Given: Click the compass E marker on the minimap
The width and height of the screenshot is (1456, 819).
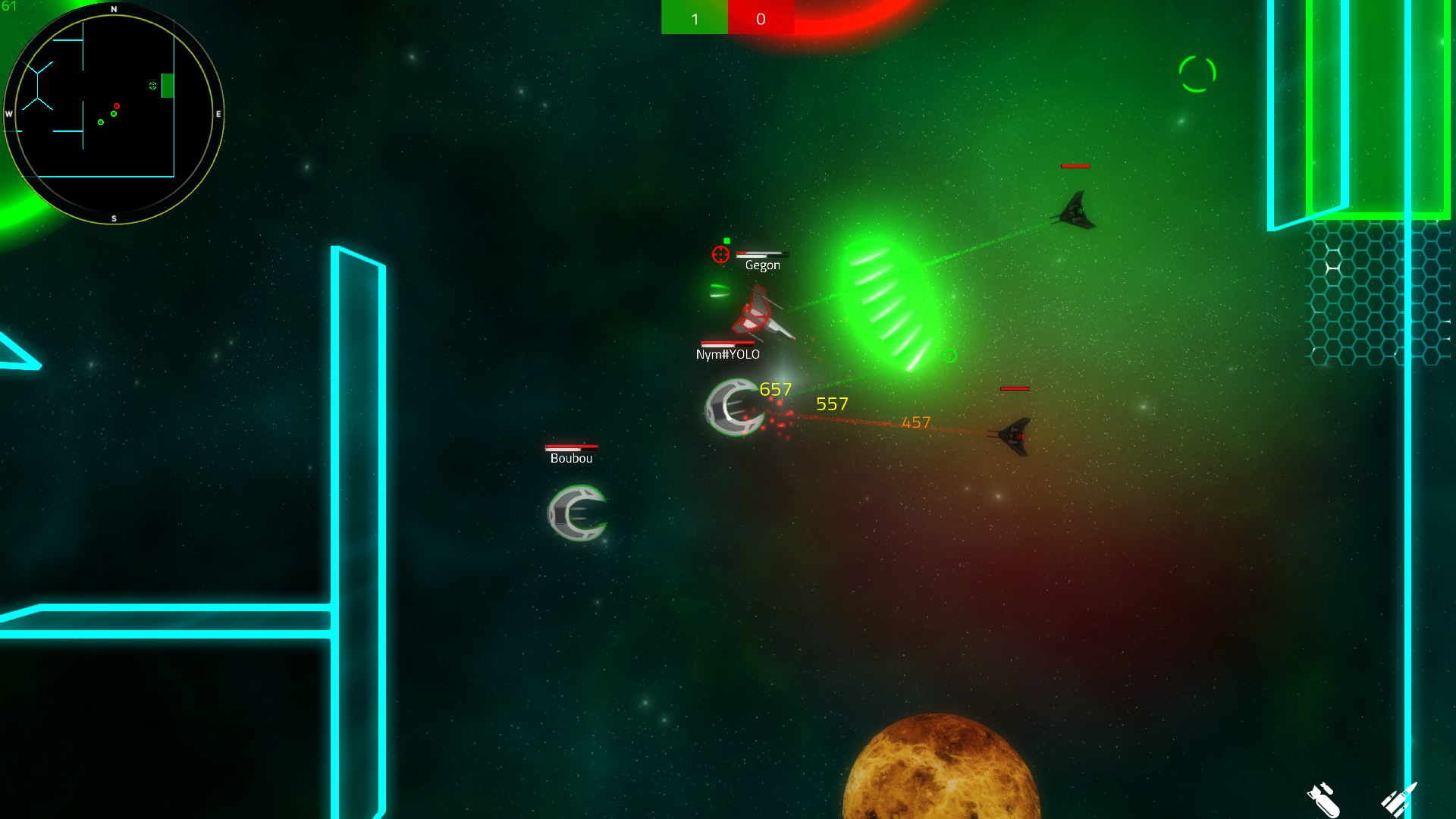Looking at the screenshot, I should (218, 115).
